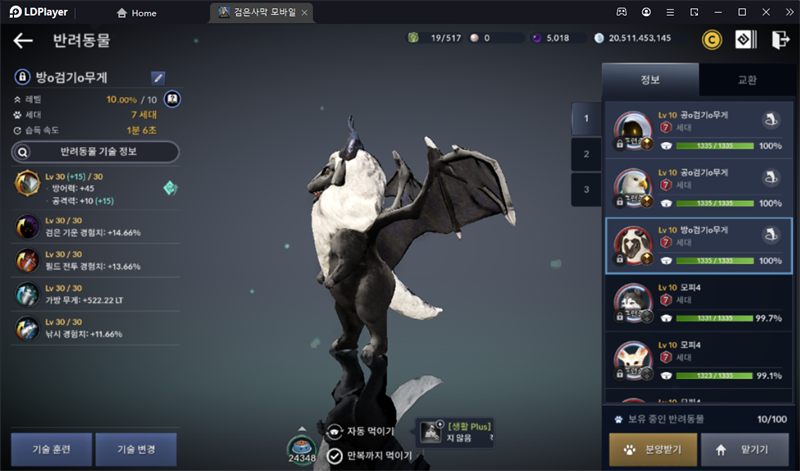This screenshot has width=800, height=471.
Task: Switch to the 교환 tab
Action: coord(747,80)
